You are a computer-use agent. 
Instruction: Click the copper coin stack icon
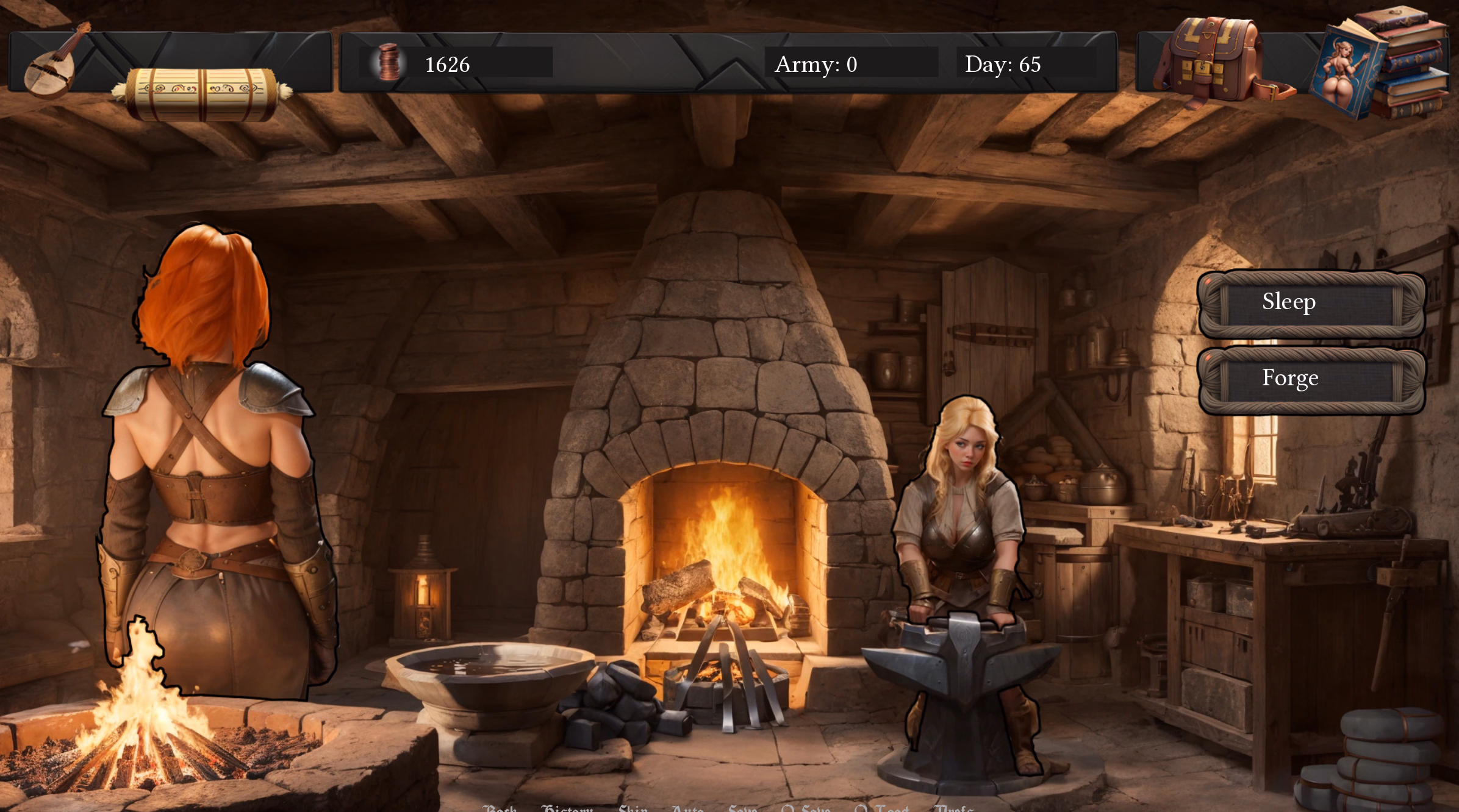click(x=389, y=63)
